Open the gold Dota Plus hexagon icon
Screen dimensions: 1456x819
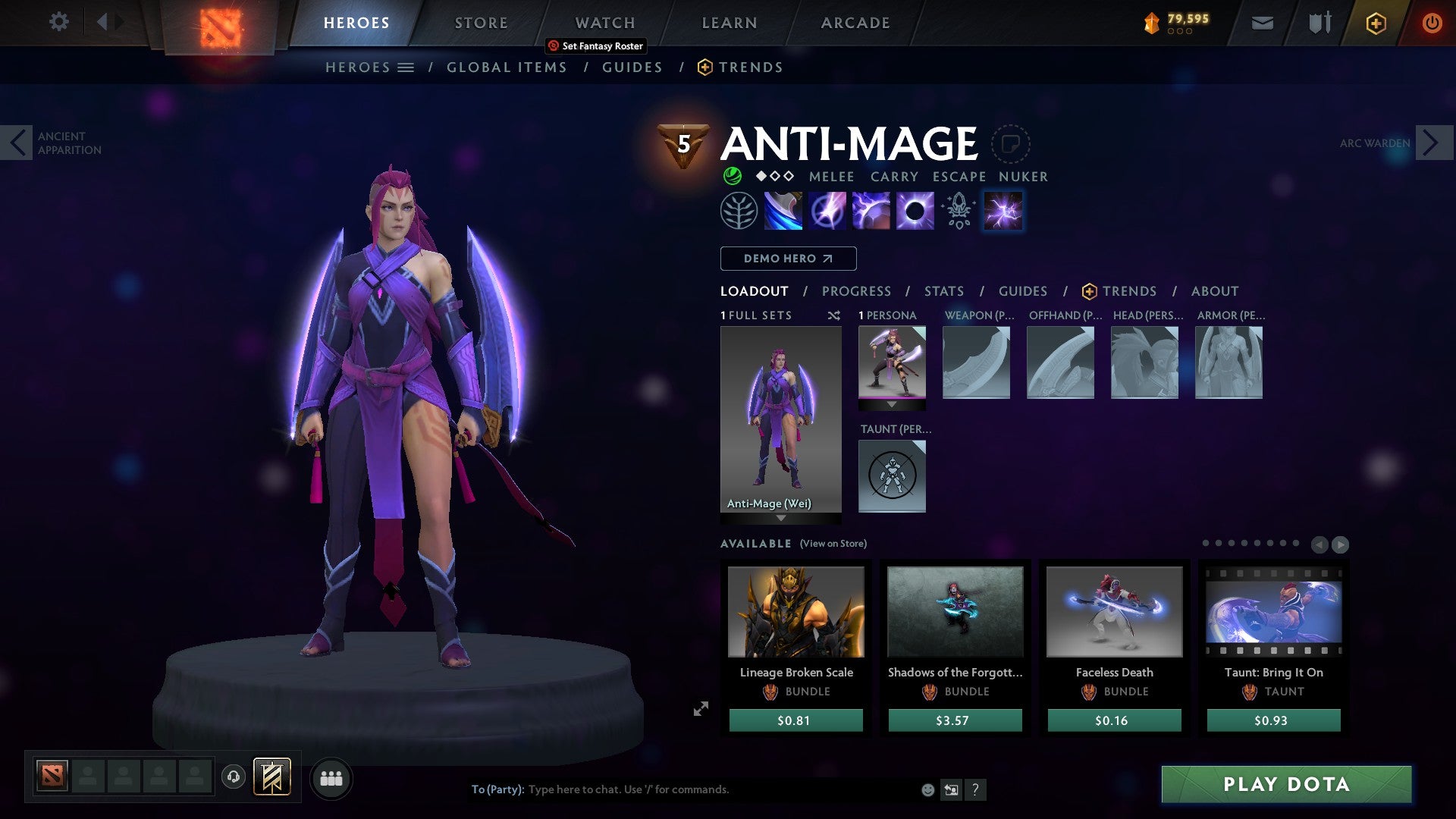click(x=1376, y=23)
